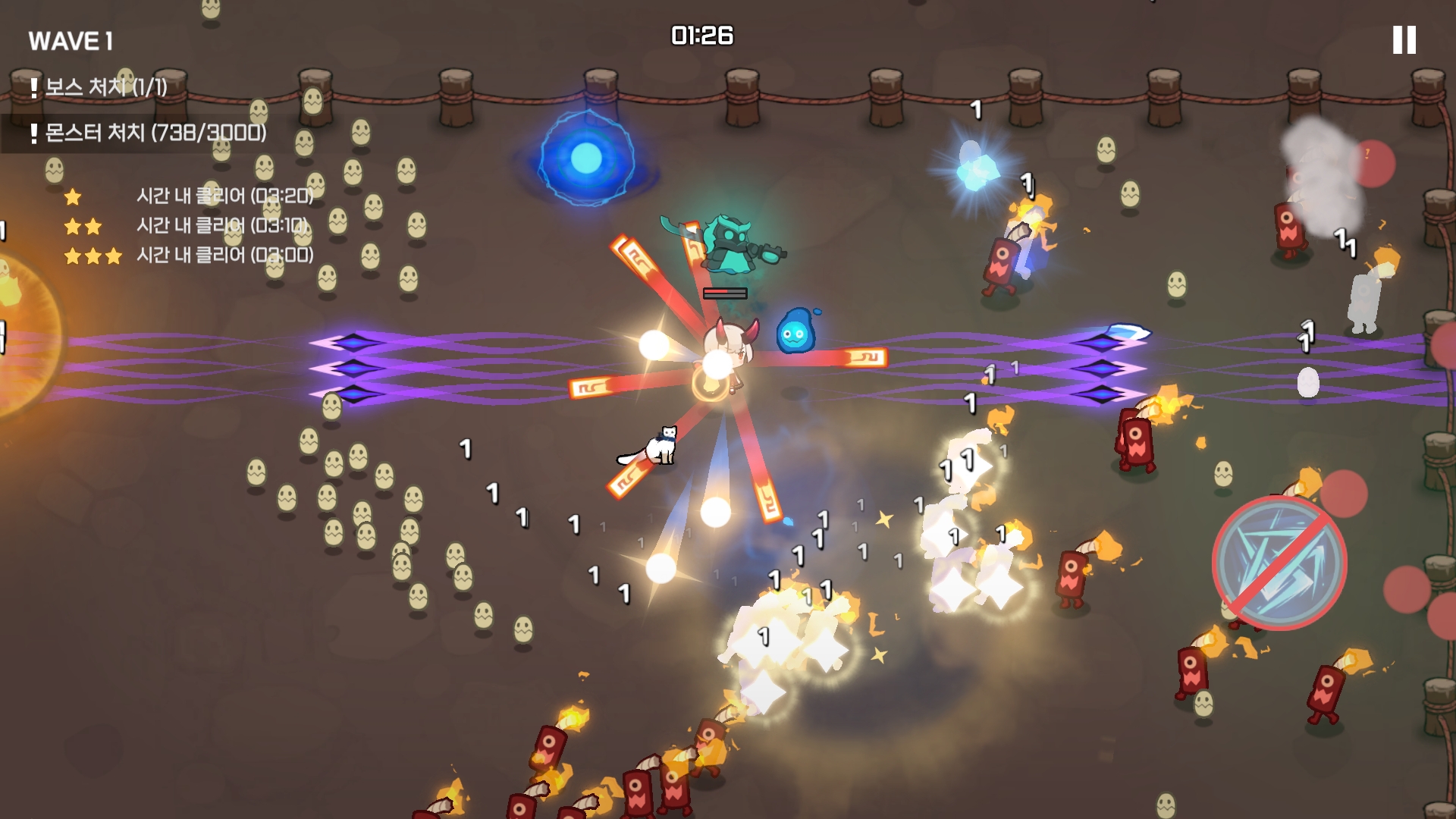This screenshot has height=819, width=1456.
Task: Pause the game with the pause button
Action: (1404, 40)
